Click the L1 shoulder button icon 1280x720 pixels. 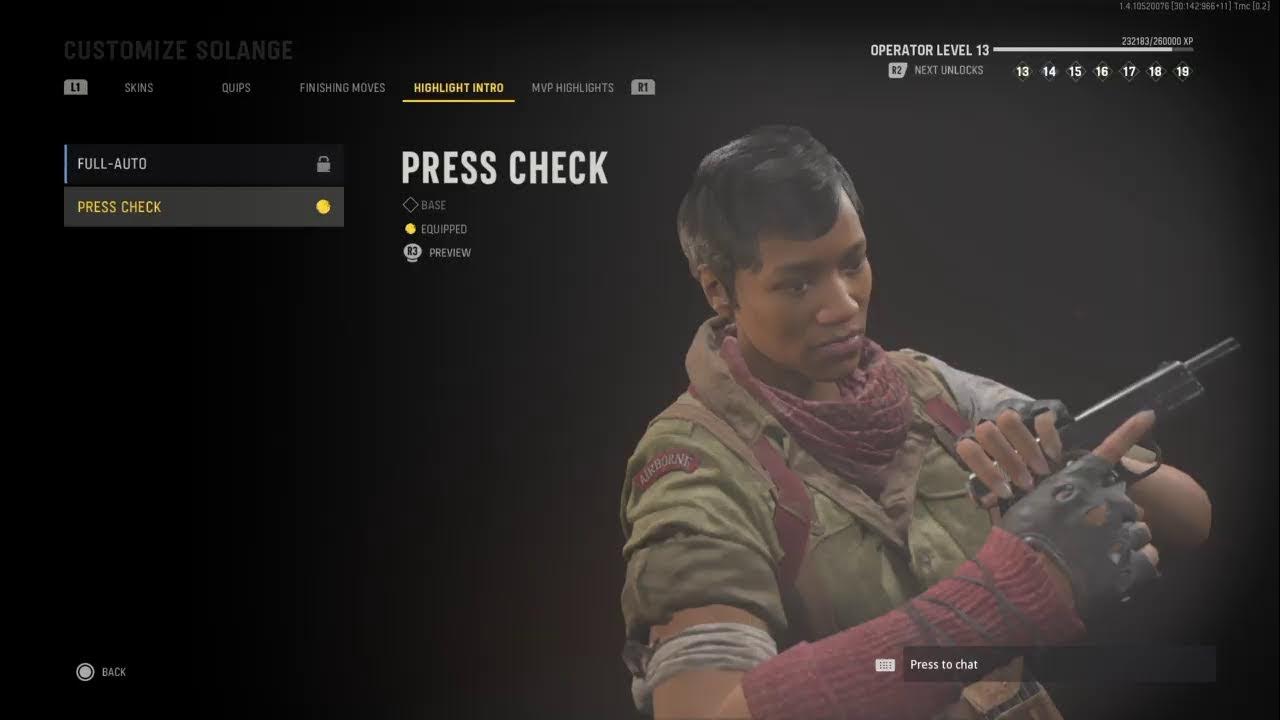(74, 87)
